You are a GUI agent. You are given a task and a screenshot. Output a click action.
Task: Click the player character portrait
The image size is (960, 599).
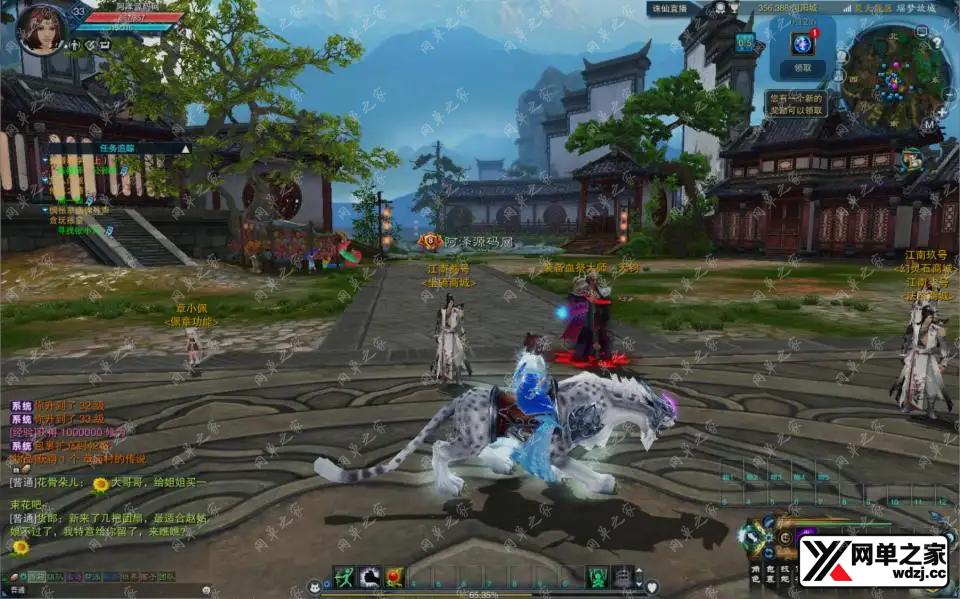[42, 27]
